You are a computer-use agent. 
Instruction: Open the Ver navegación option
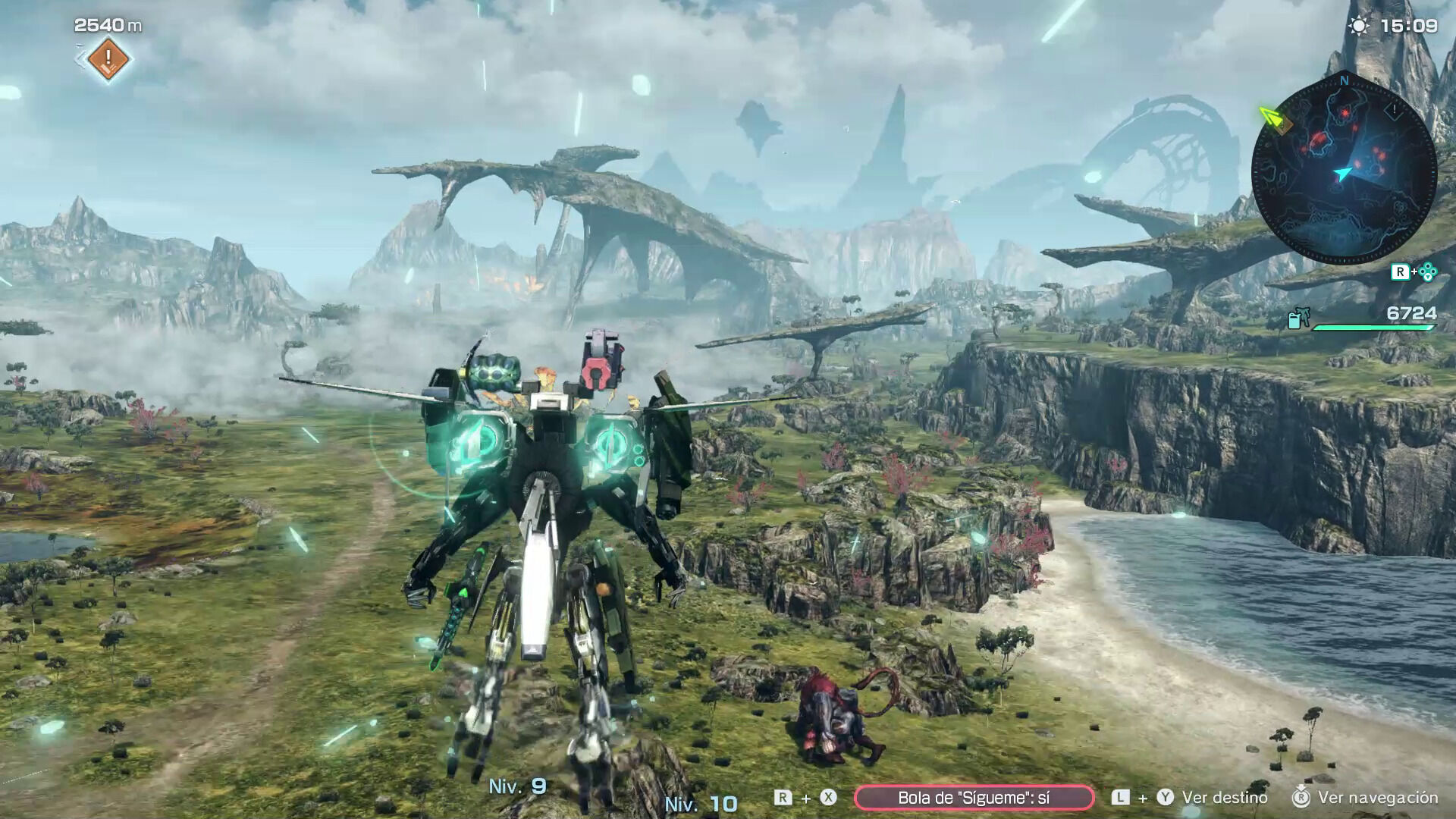(1377, 797)
